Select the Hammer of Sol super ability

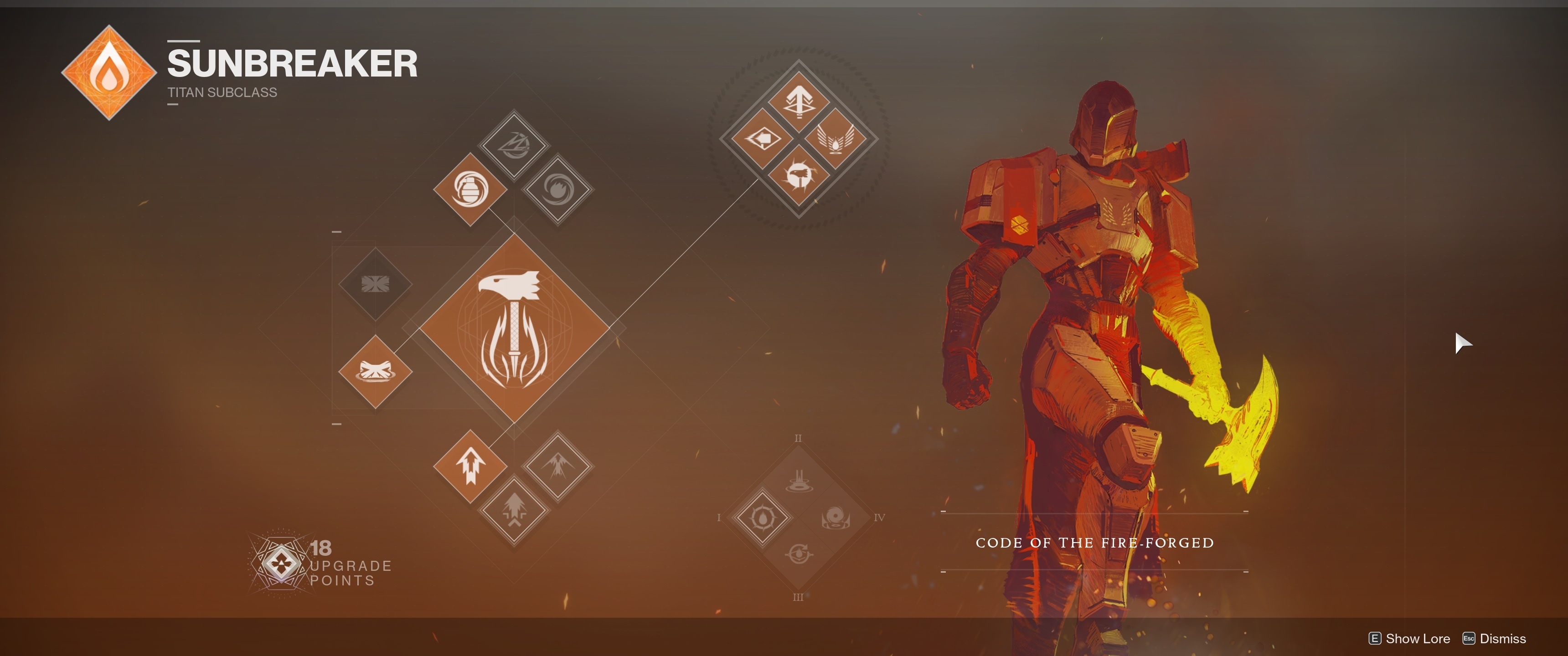[514, 328]
